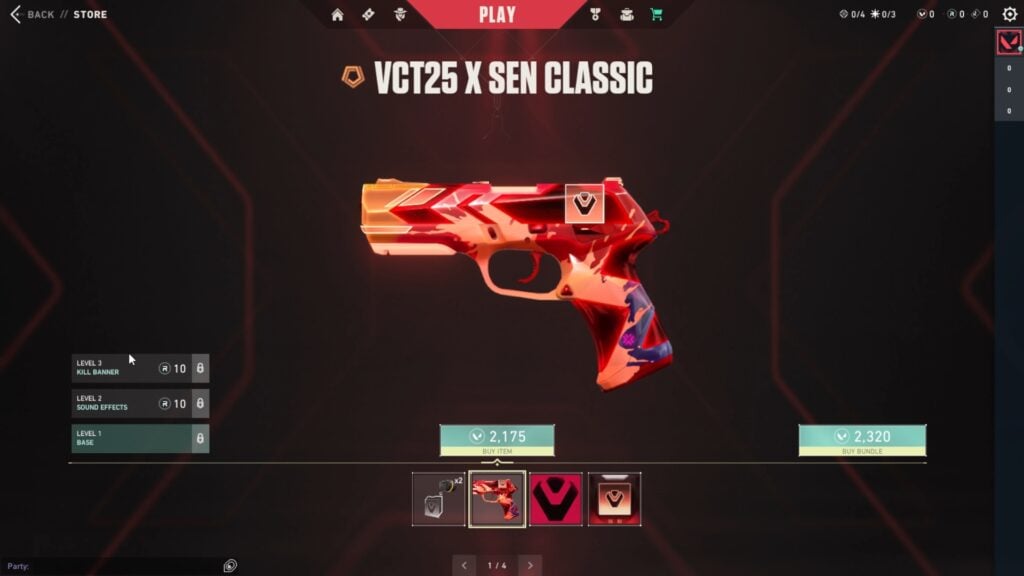Select the Classic pistol skin thumbnail
This screenshot has width=1024, height=576.
click(498, 499)
